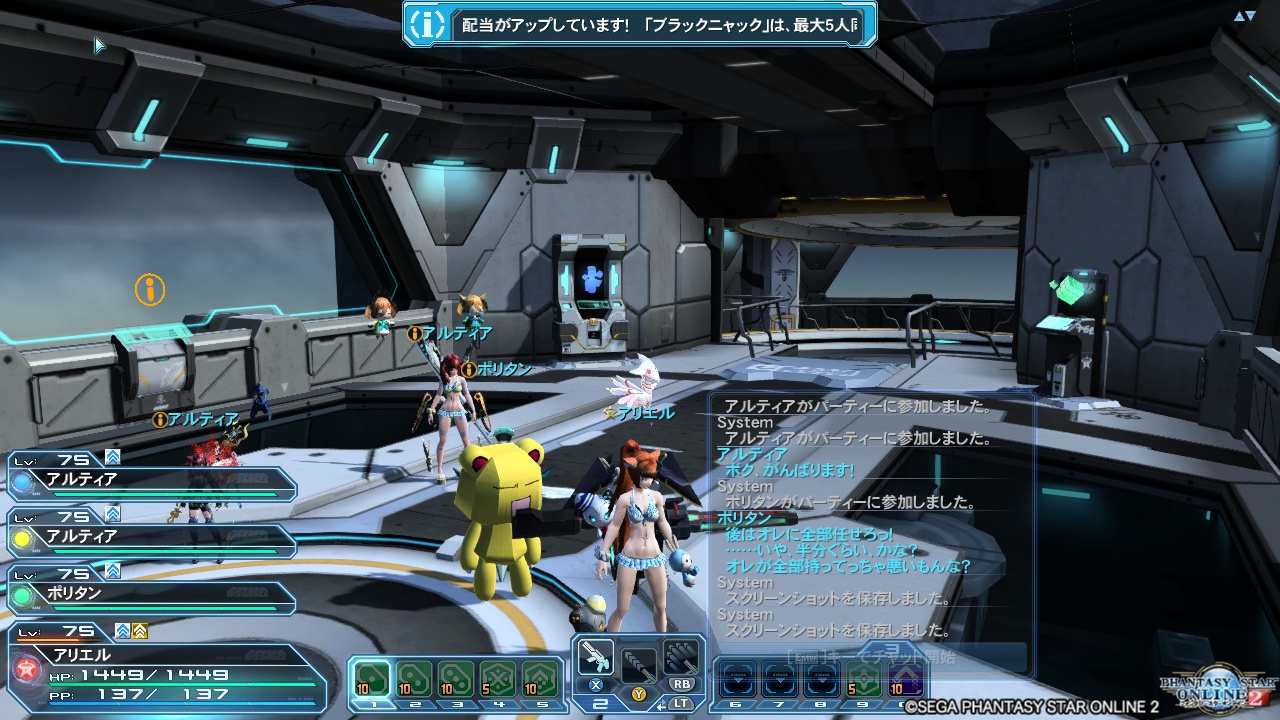Select subpalette tab 9 with the green item
The height and width of the screenshot is (720, 1280).
point(864,678)
